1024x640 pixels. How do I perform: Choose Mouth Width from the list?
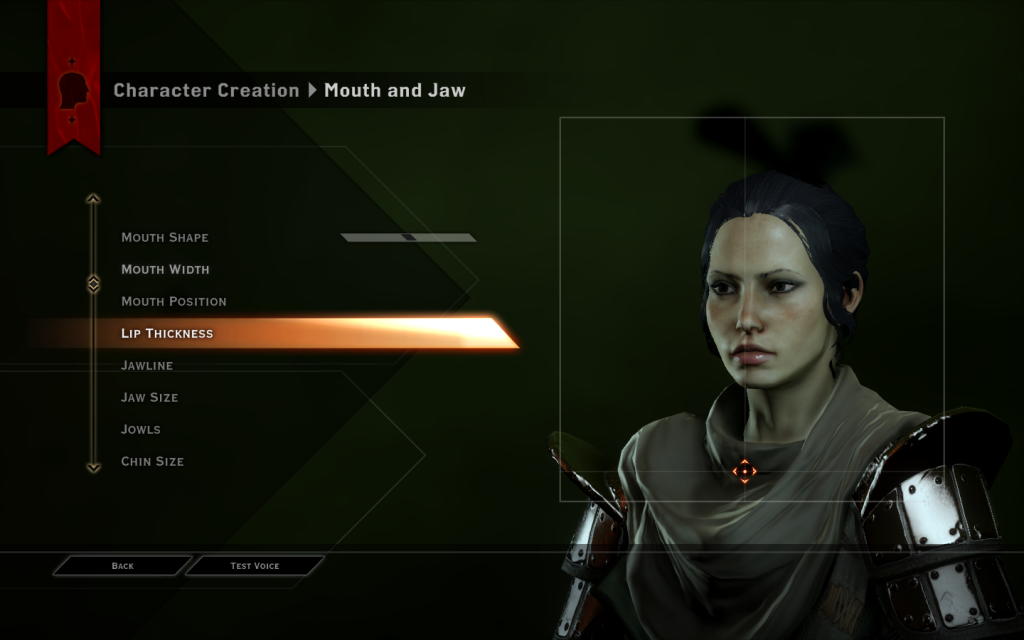point(165,270)
